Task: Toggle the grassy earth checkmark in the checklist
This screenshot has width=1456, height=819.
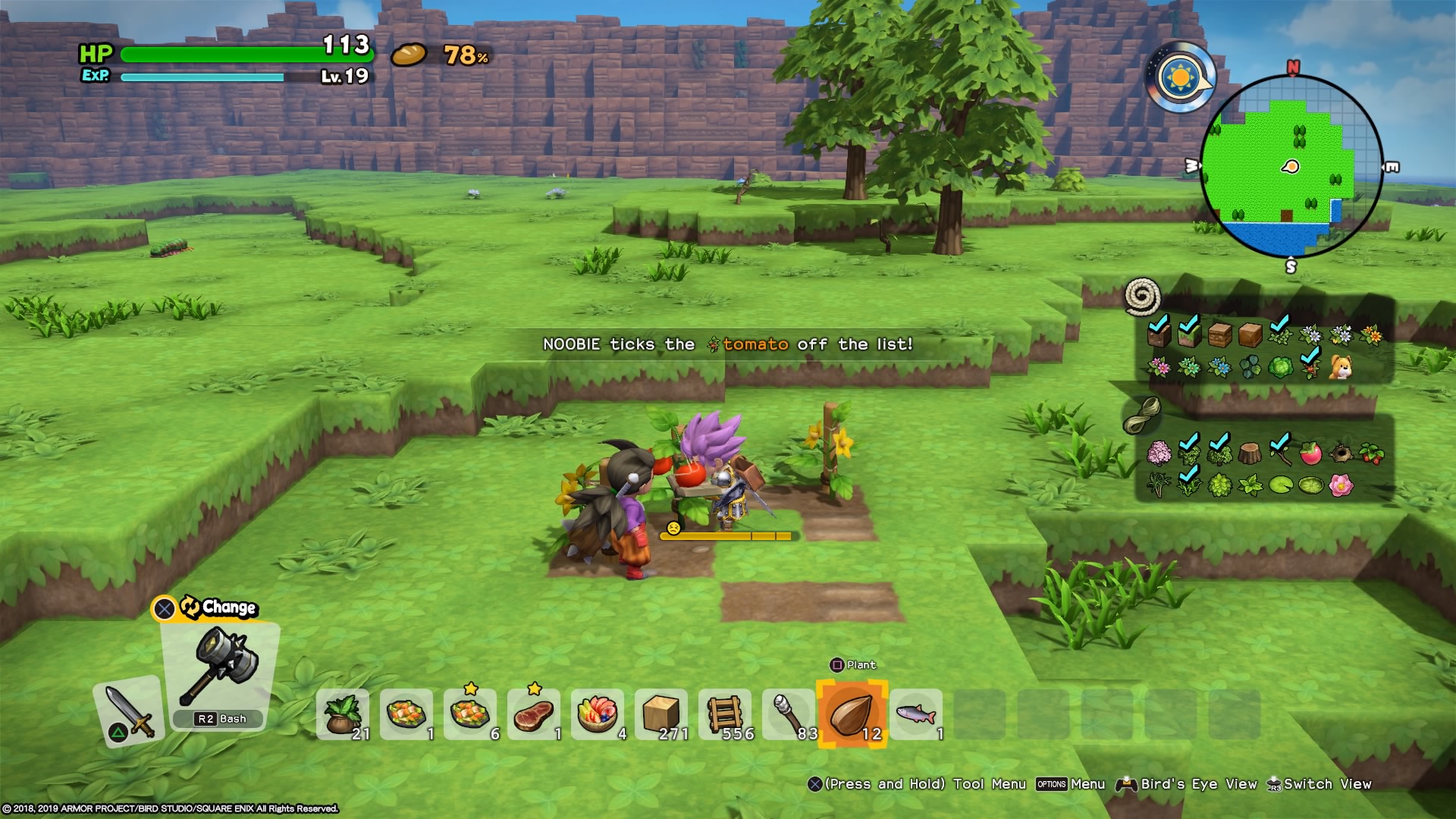Action: click(1191, 335)
